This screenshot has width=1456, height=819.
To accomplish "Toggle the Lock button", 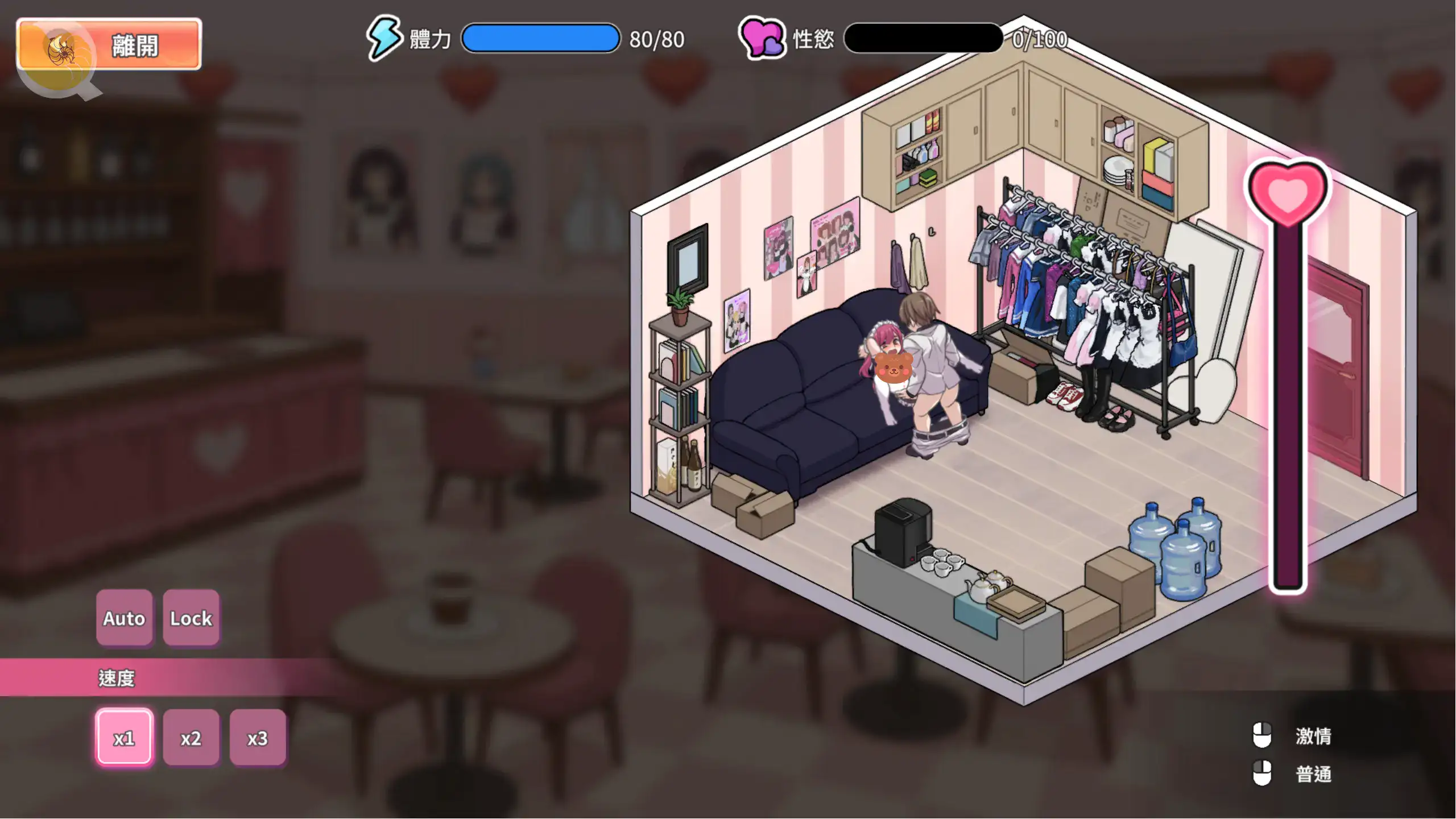I will pyautogui.click(x=191, y=618).
